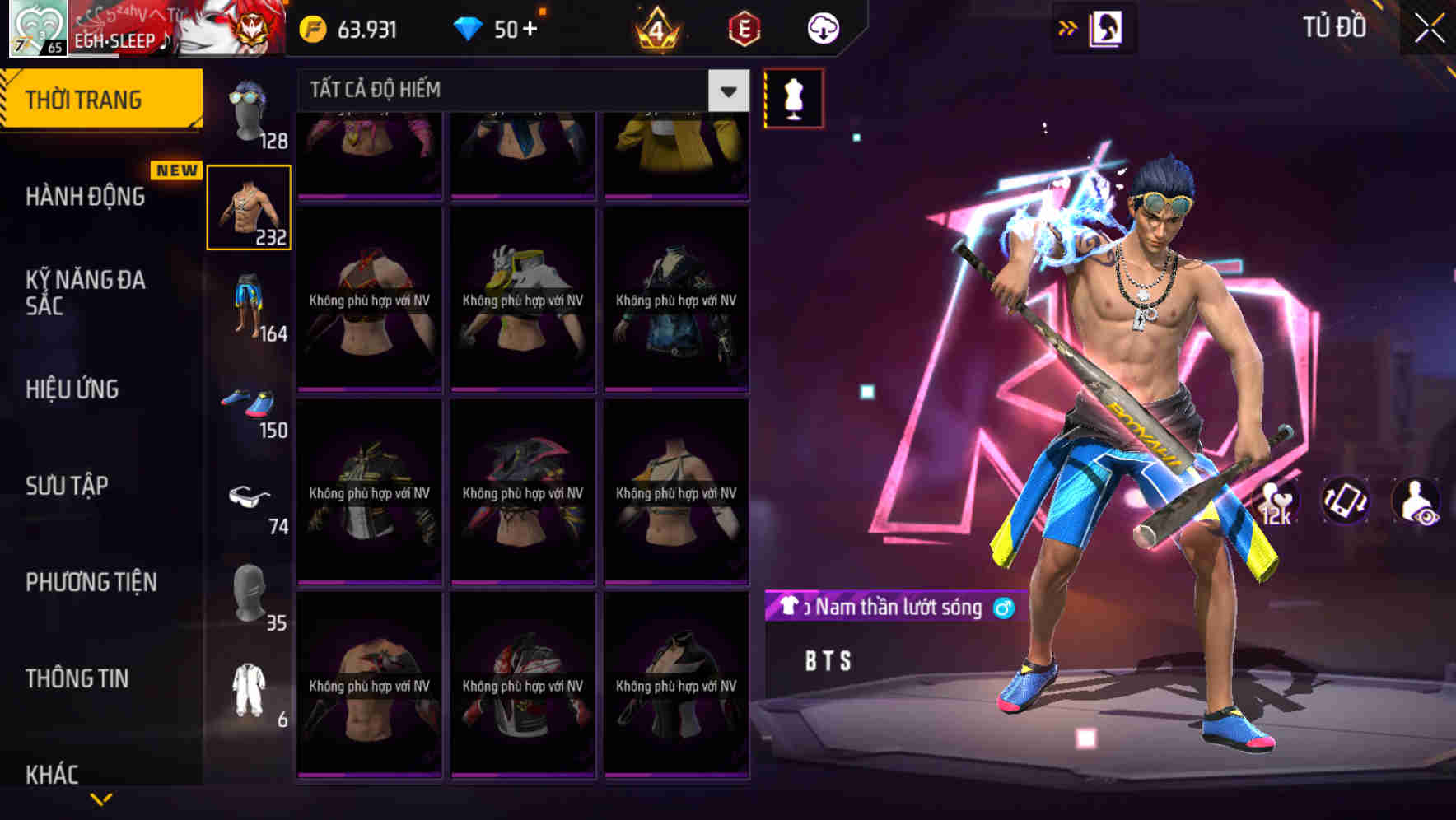Open the TẤT CẢ ĐỘ HIẾM rarity dropdown
This screenshot has height=820, width=1456.
tap(511, 91)
